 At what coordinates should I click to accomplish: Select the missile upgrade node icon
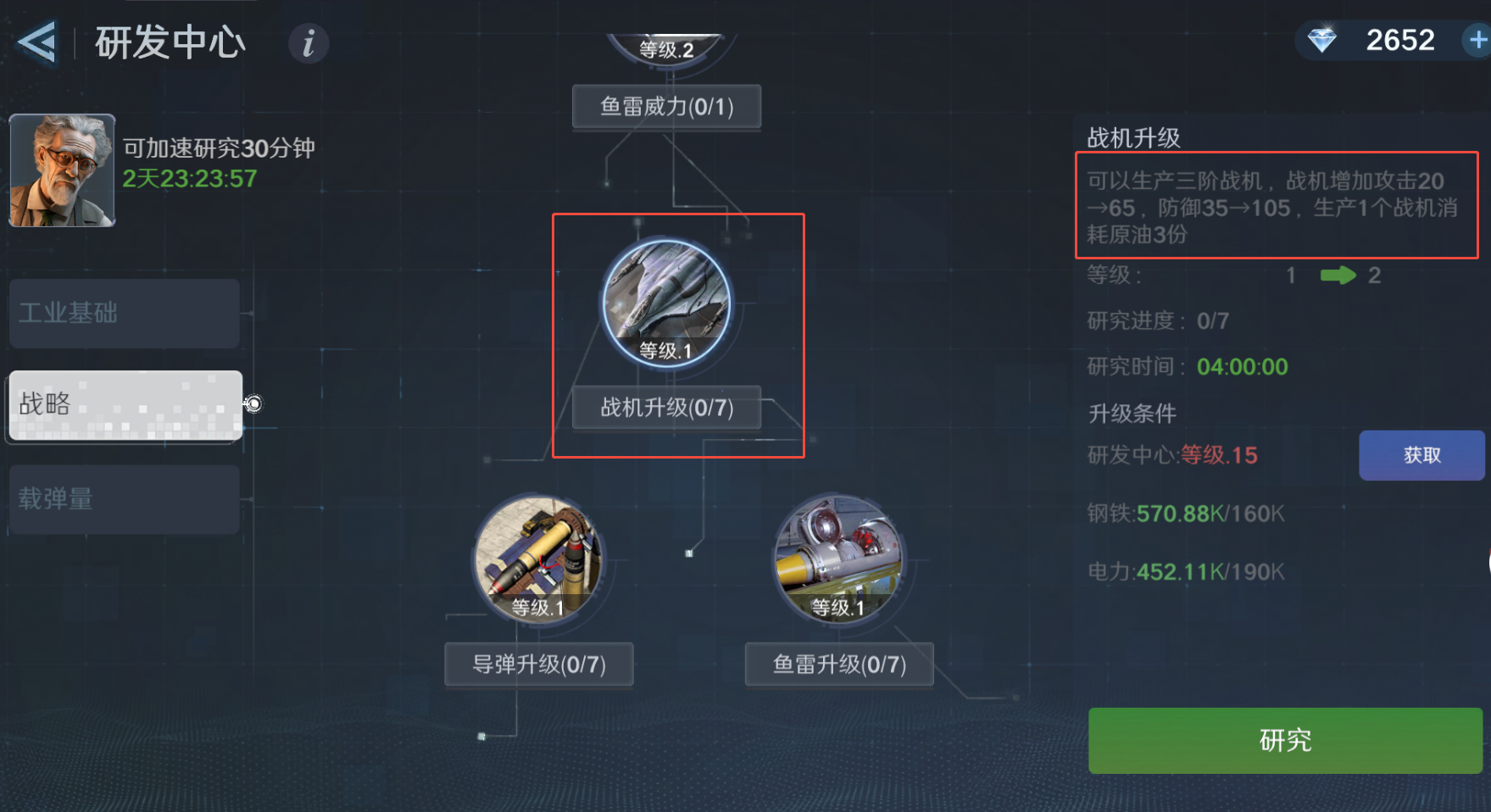pos(538,559)
